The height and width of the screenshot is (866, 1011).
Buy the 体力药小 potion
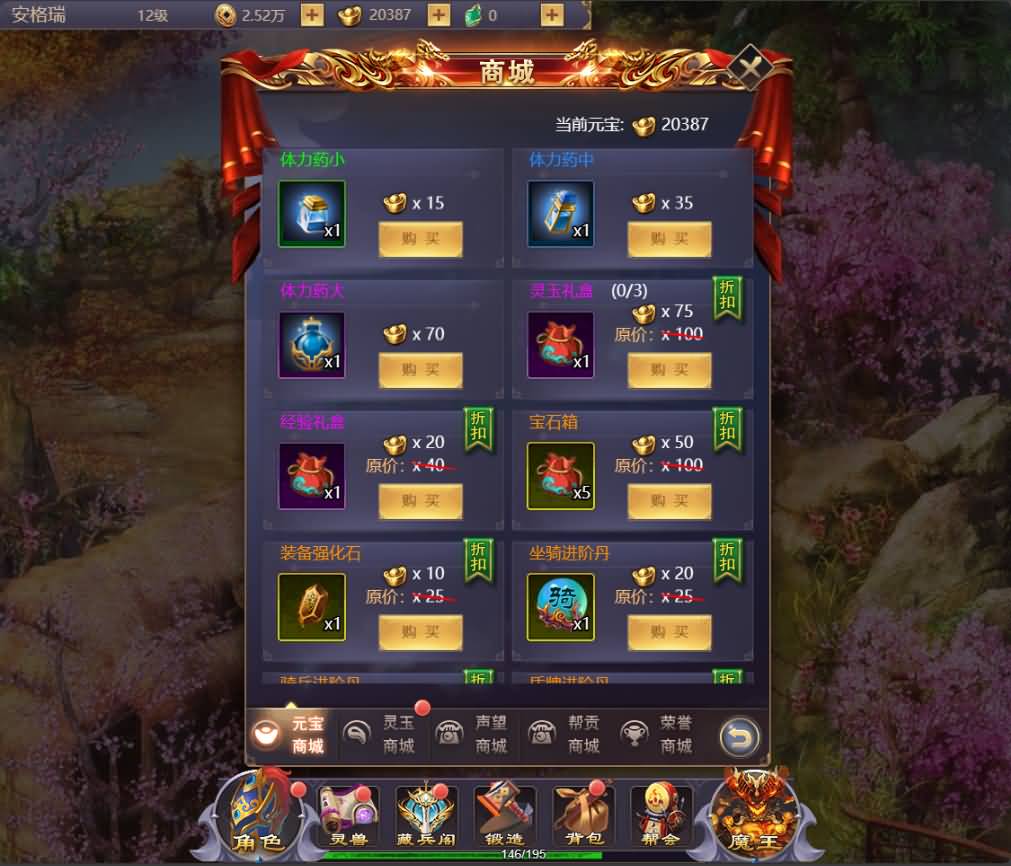point(420,239)
